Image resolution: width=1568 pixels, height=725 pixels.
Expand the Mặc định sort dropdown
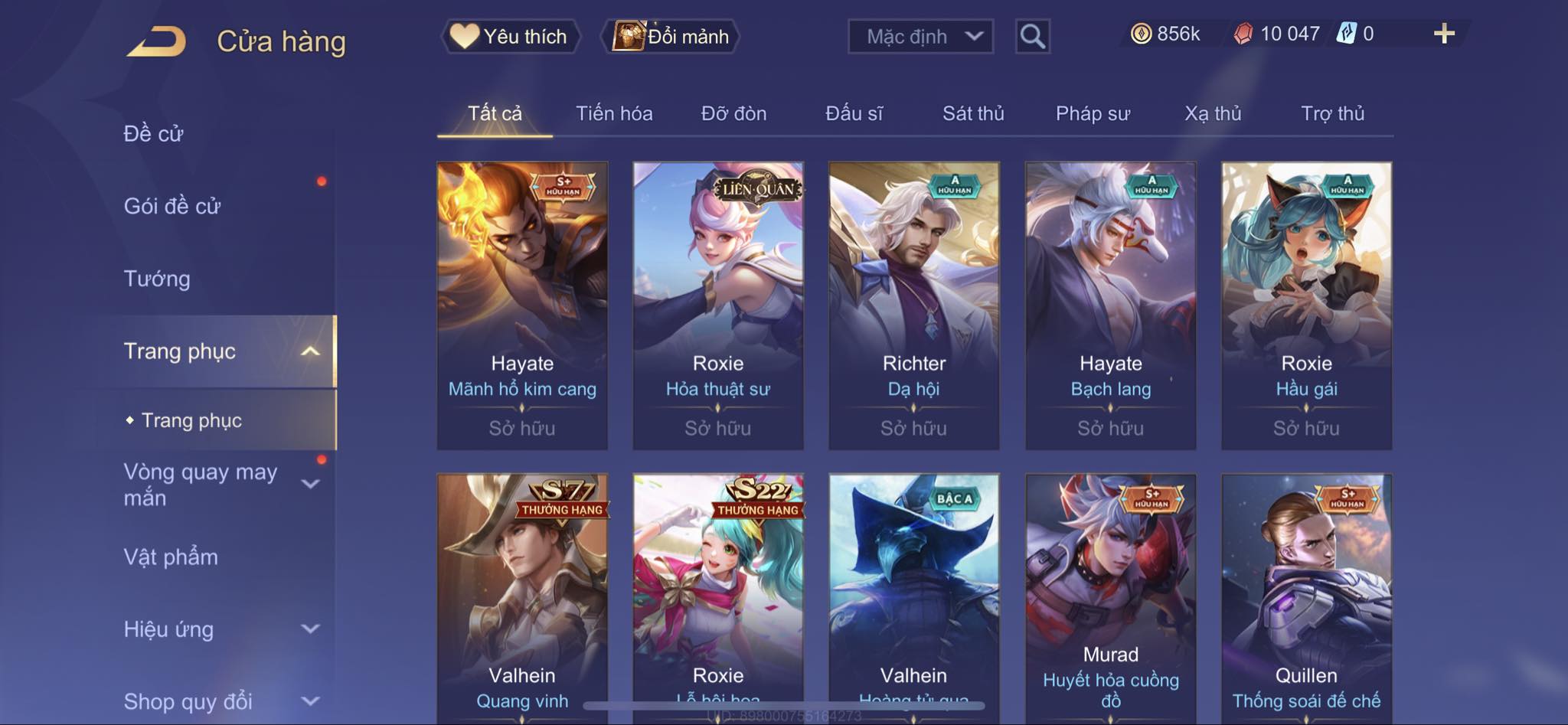click(920, 36)
